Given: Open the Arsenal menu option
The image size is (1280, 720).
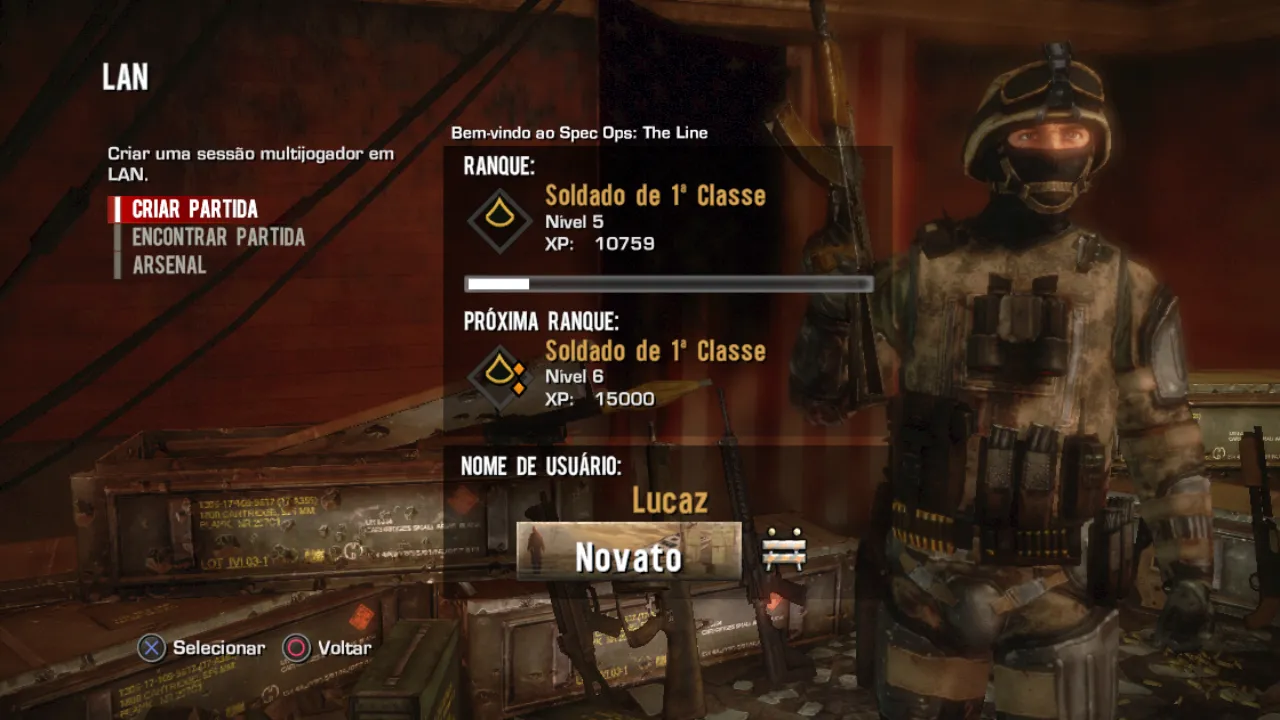Looking at the screenshot, I should pyautogui.click(x=169, y=265).
